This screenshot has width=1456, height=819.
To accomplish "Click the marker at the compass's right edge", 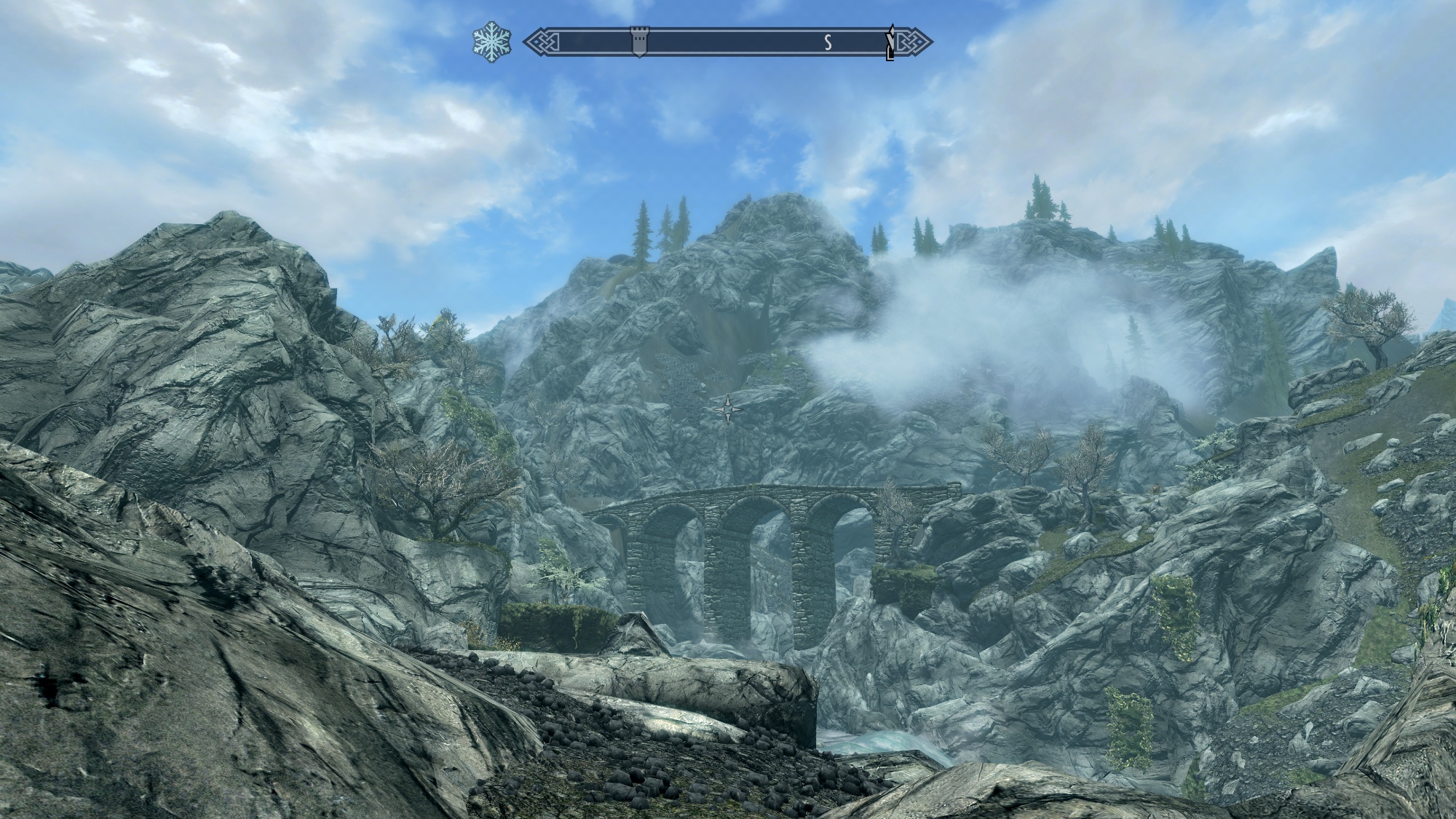I will [x=890, y=43].
